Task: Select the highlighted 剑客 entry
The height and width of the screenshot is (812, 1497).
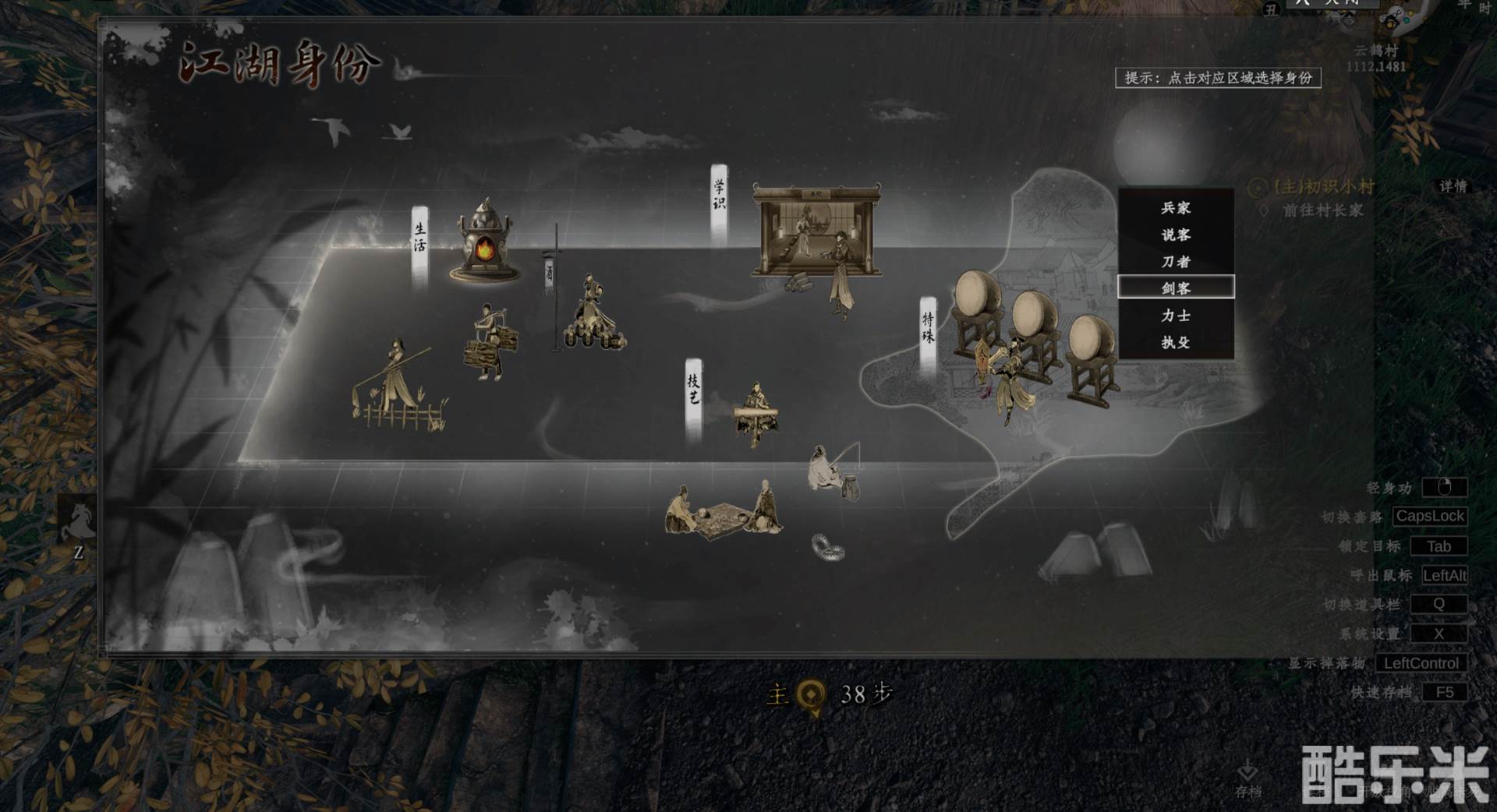Action: pyautogui.click(x=1175, y=288)
